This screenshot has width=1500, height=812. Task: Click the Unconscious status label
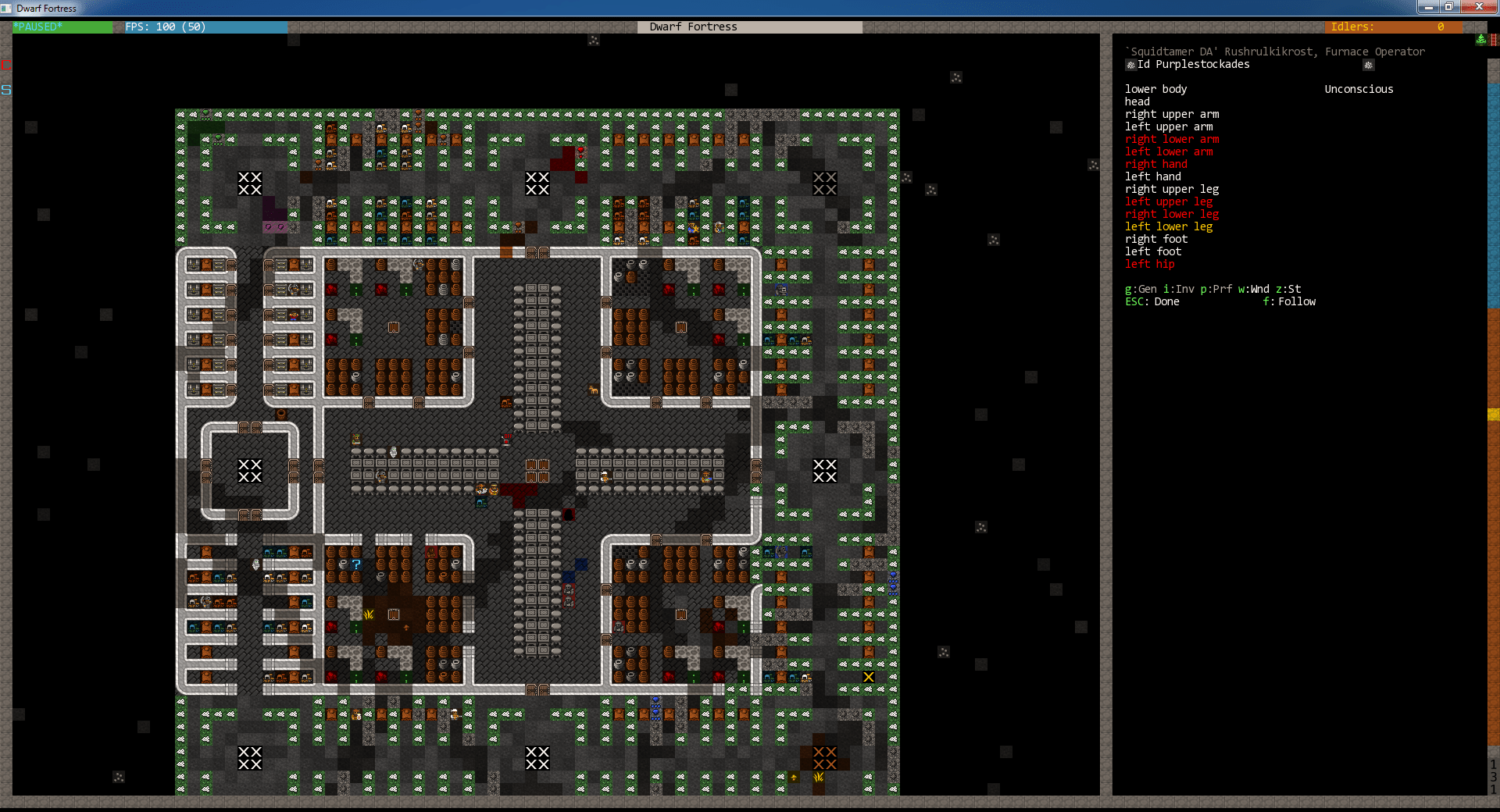point(1359,89)
